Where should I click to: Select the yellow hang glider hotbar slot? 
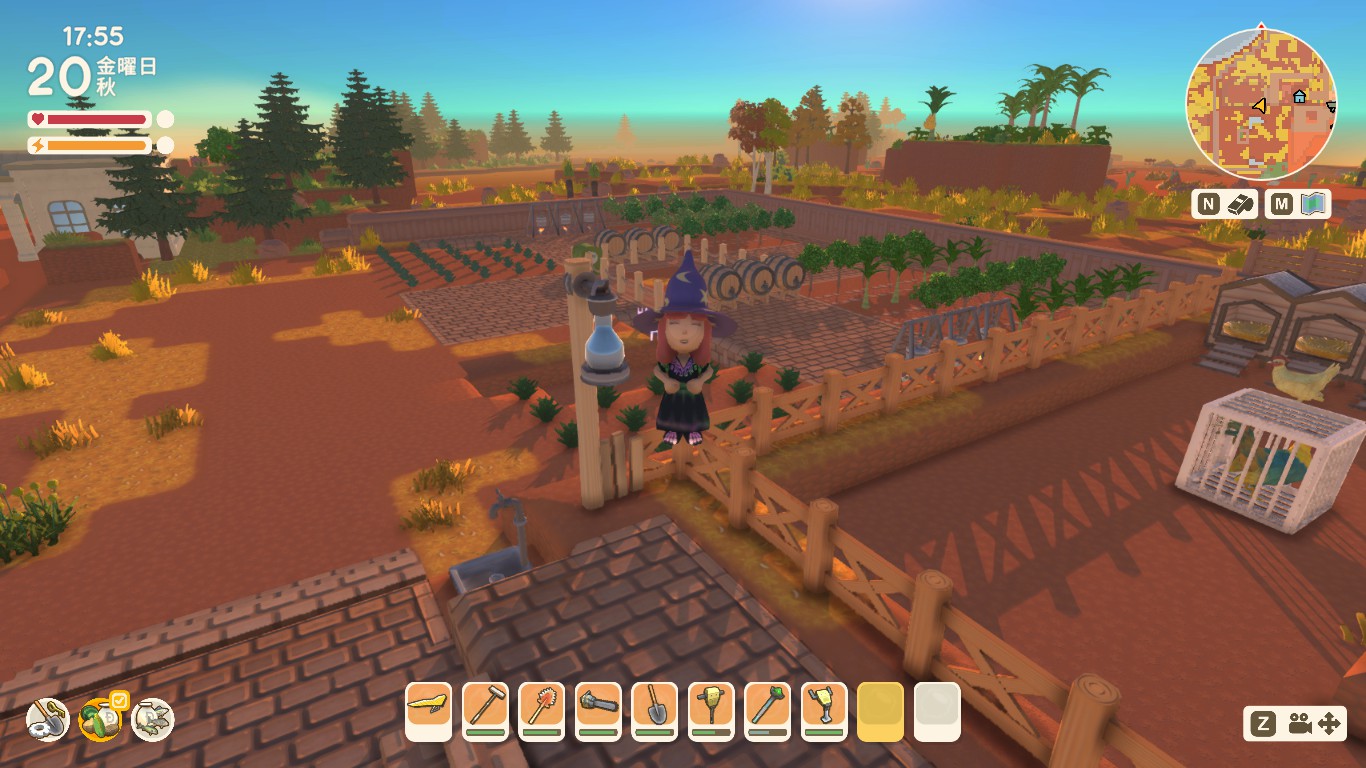click(428, 706)
